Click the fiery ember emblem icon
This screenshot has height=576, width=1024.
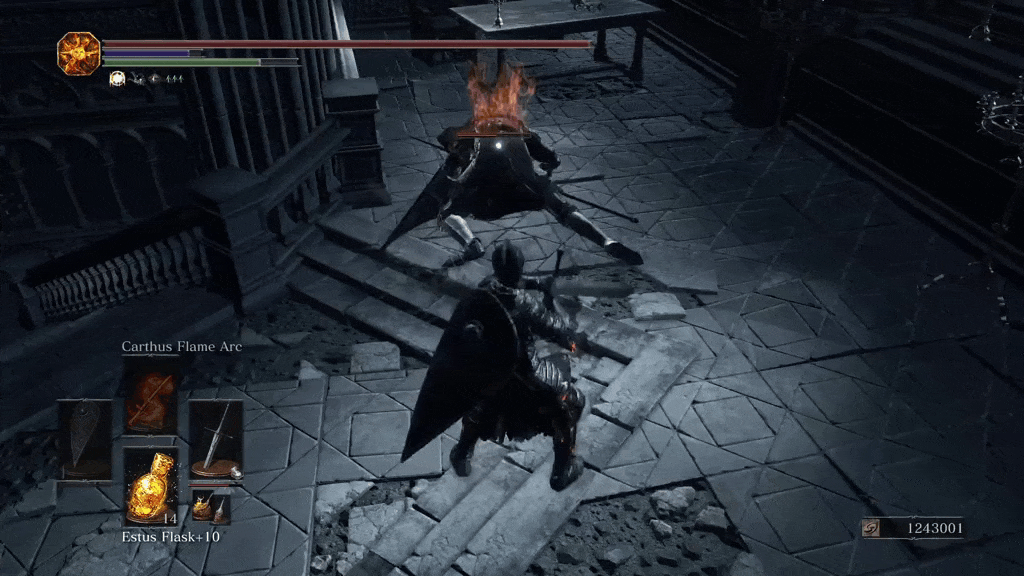pyautogui.click(x=78, y=52)
